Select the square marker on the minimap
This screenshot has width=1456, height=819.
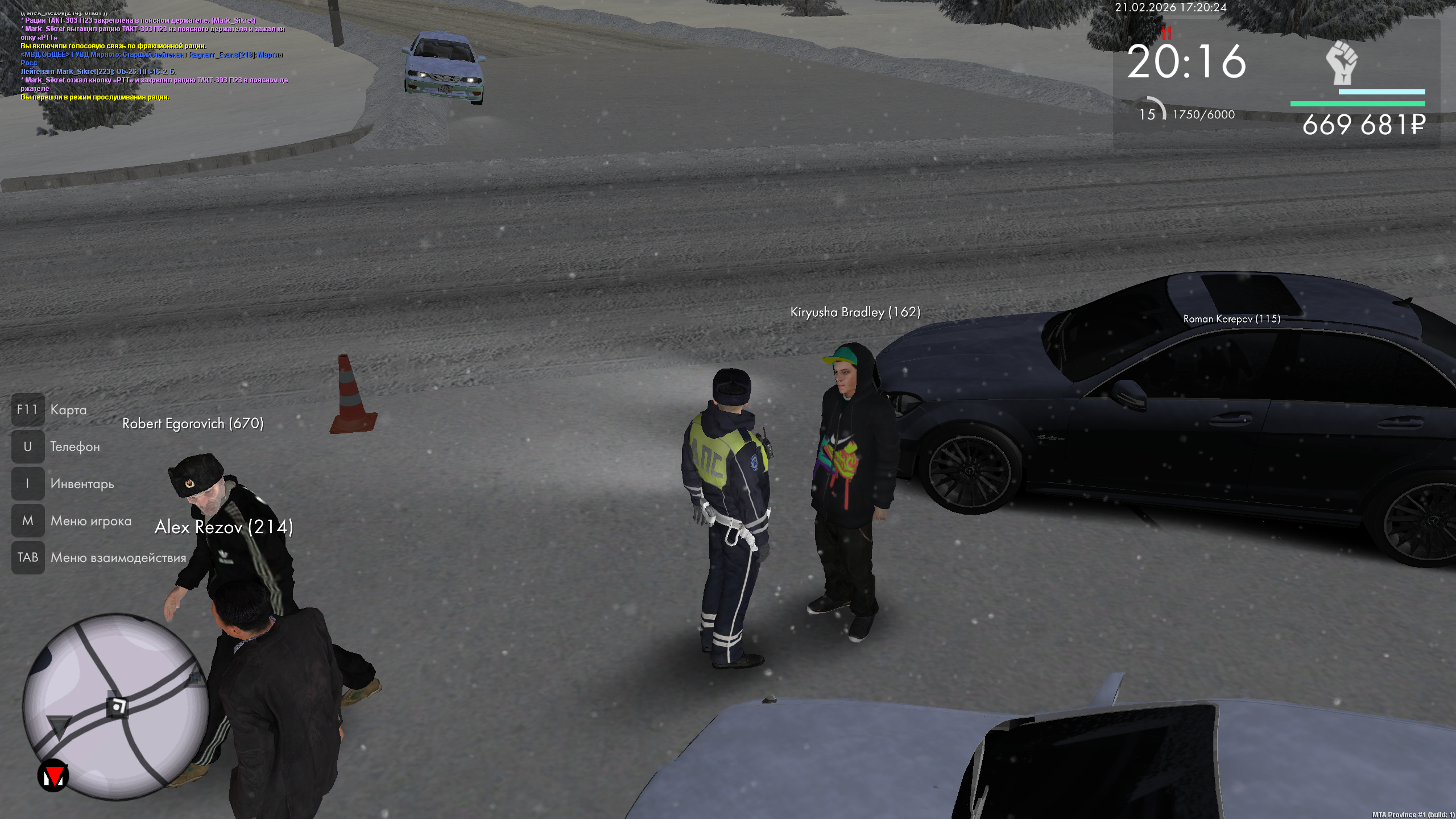pos(118,707)
